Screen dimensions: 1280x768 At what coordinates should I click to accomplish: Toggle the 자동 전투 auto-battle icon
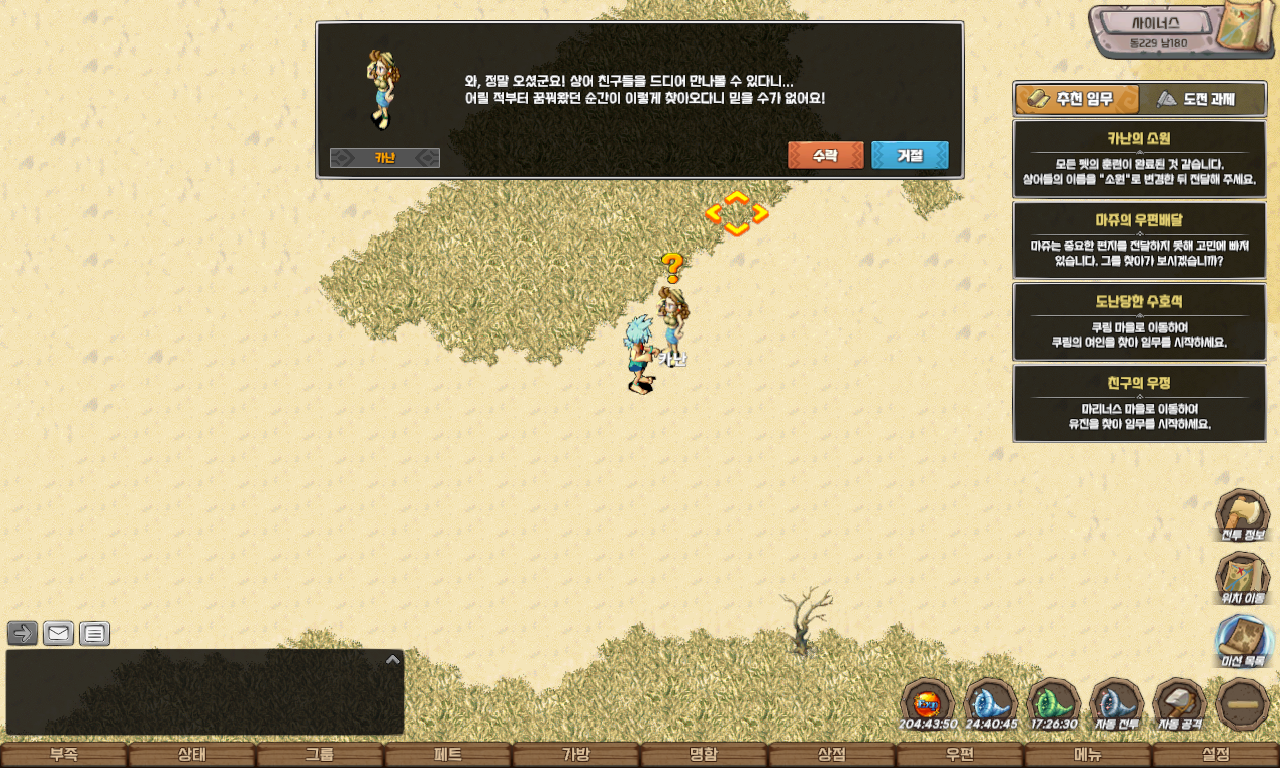click(1115, 704)
